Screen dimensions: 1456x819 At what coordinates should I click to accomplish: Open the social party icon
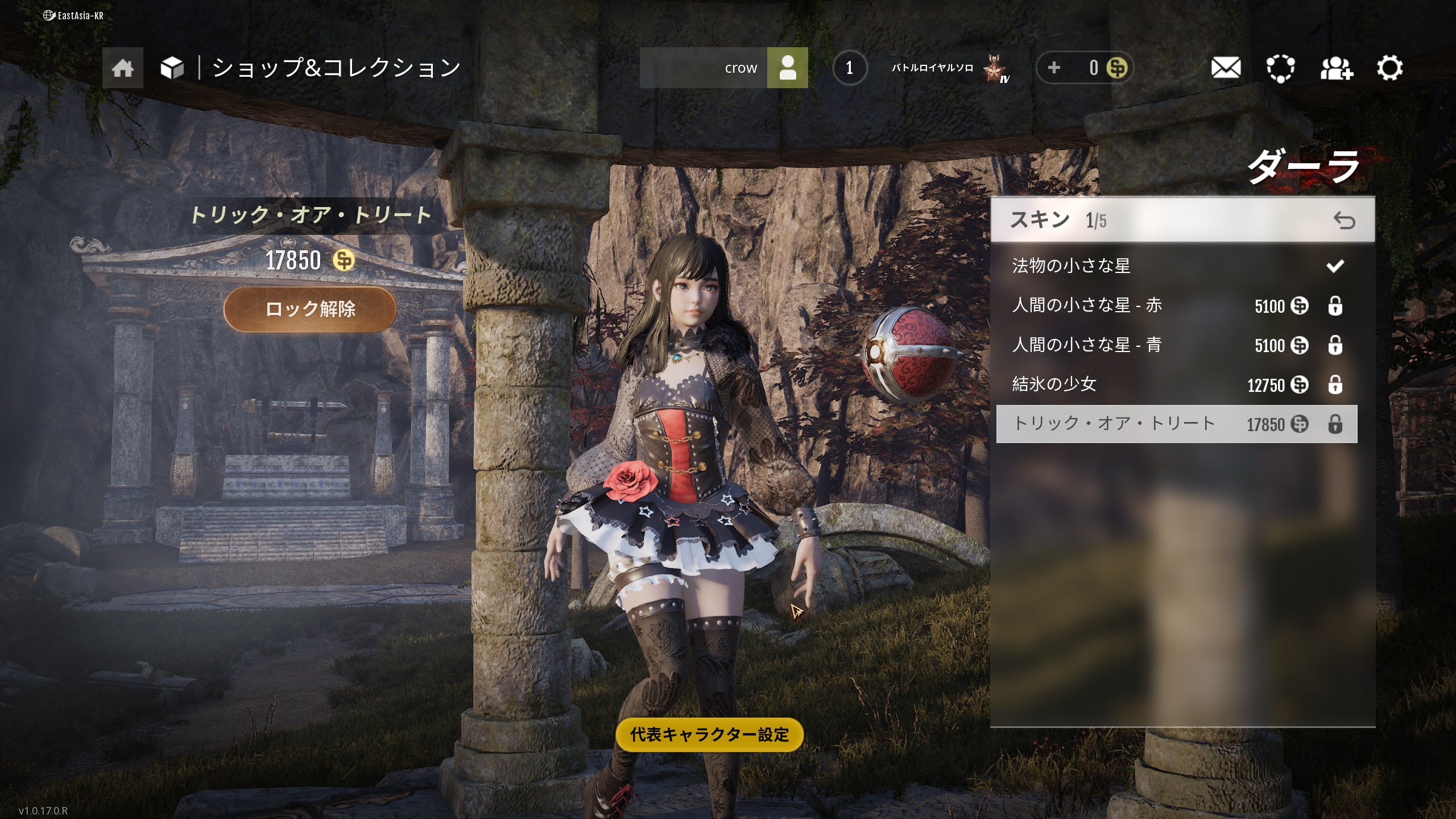(x=1280, y=68)
